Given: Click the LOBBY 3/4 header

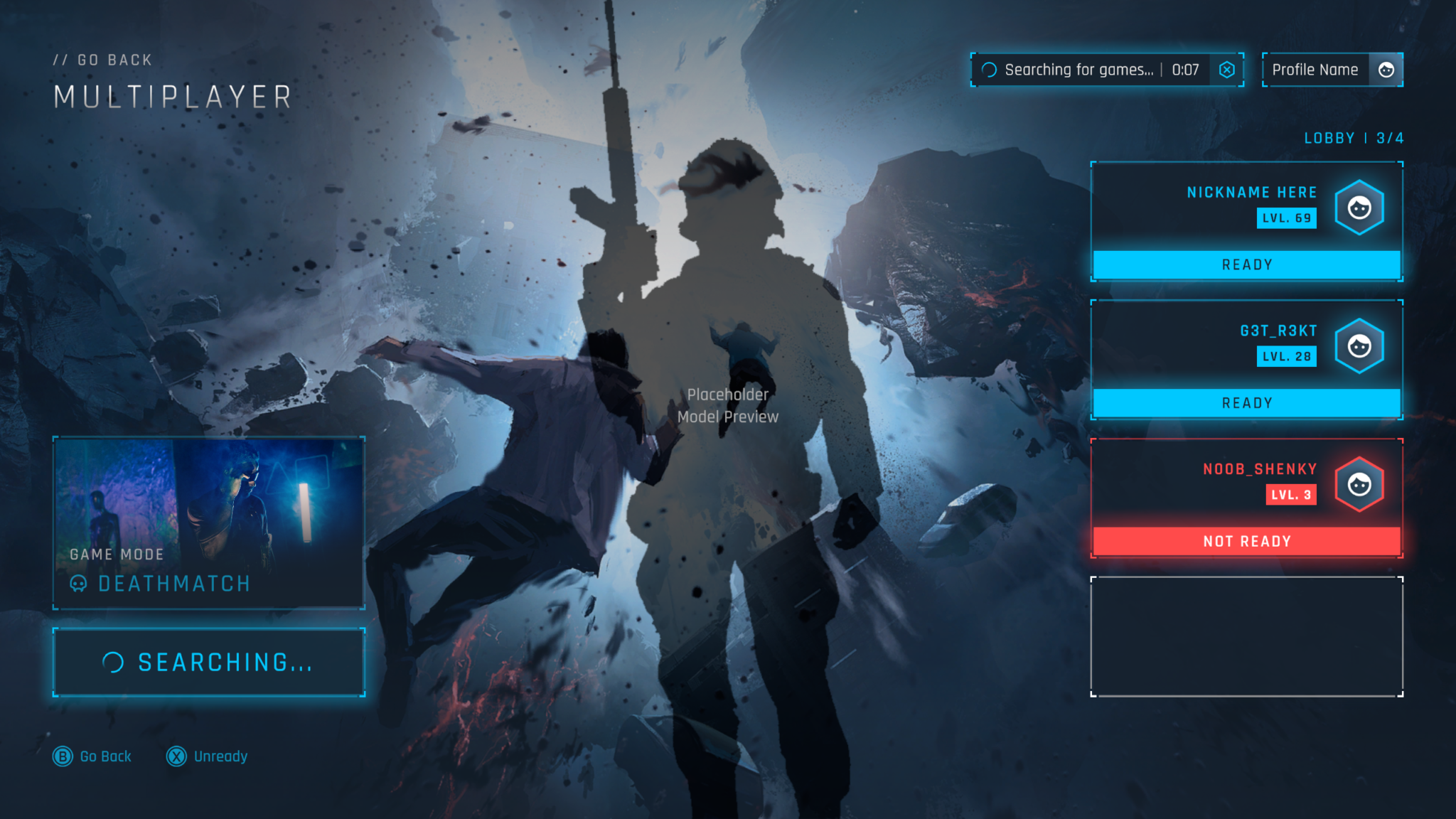Looking at the screenshot, I should point(1354,137).
